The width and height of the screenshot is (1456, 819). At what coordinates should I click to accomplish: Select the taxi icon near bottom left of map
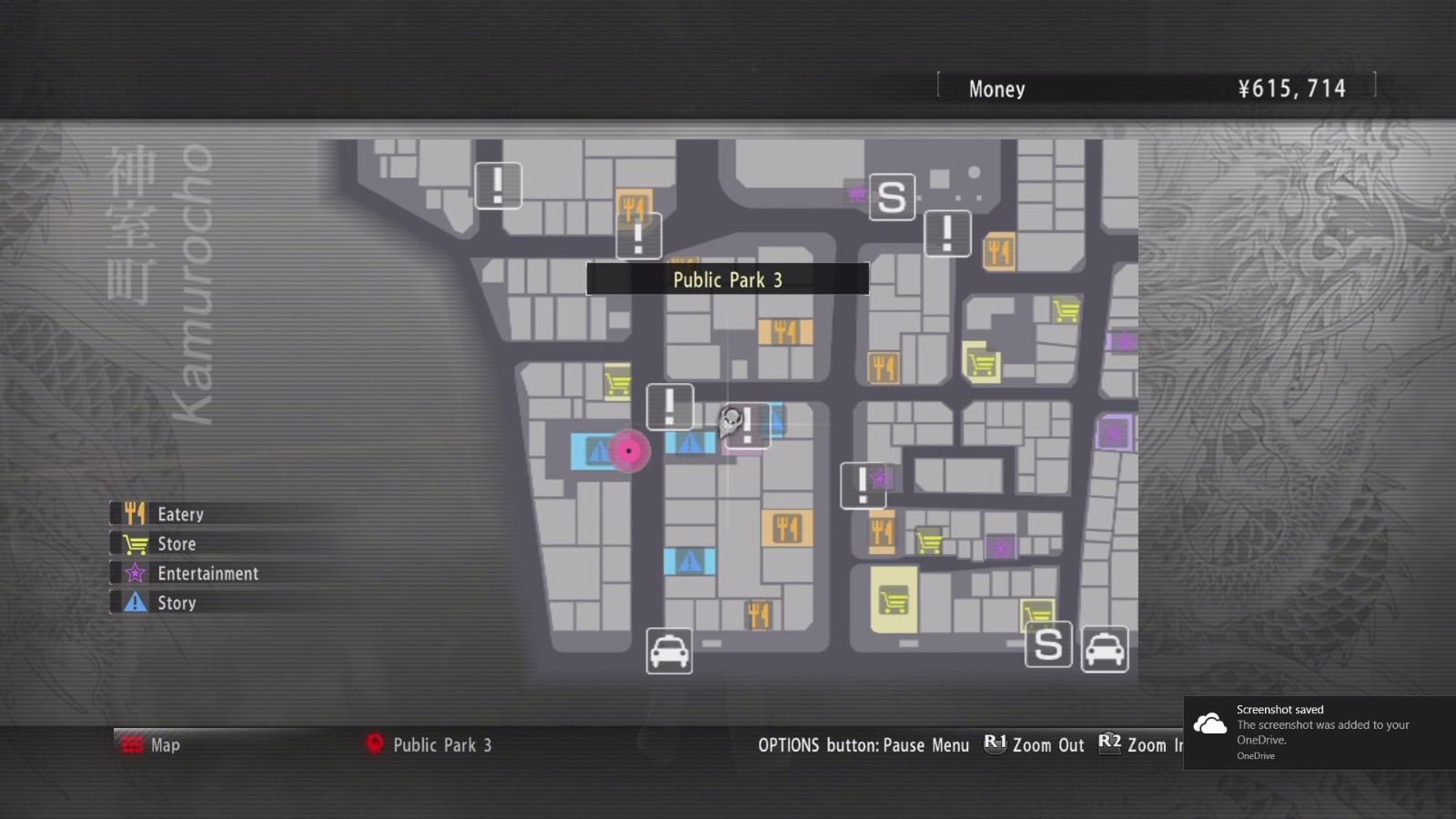click(x=669, y=652)
